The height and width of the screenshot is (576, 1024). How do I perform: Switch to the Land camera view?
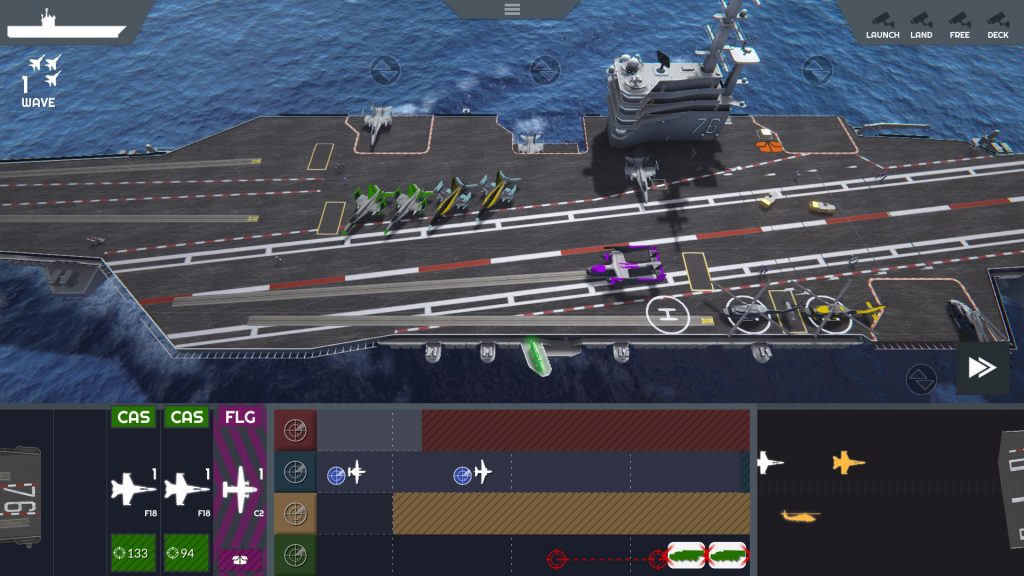point(921,24)
